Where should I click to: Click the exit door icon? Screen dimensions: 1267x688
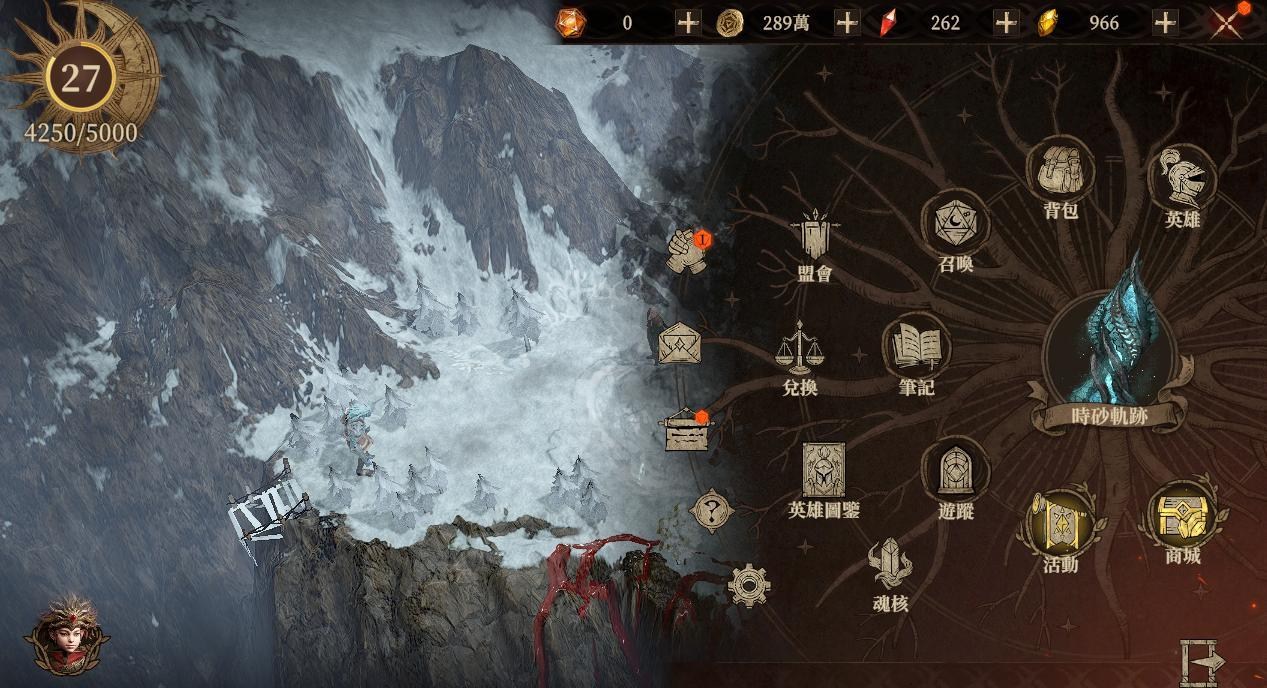1201,659
